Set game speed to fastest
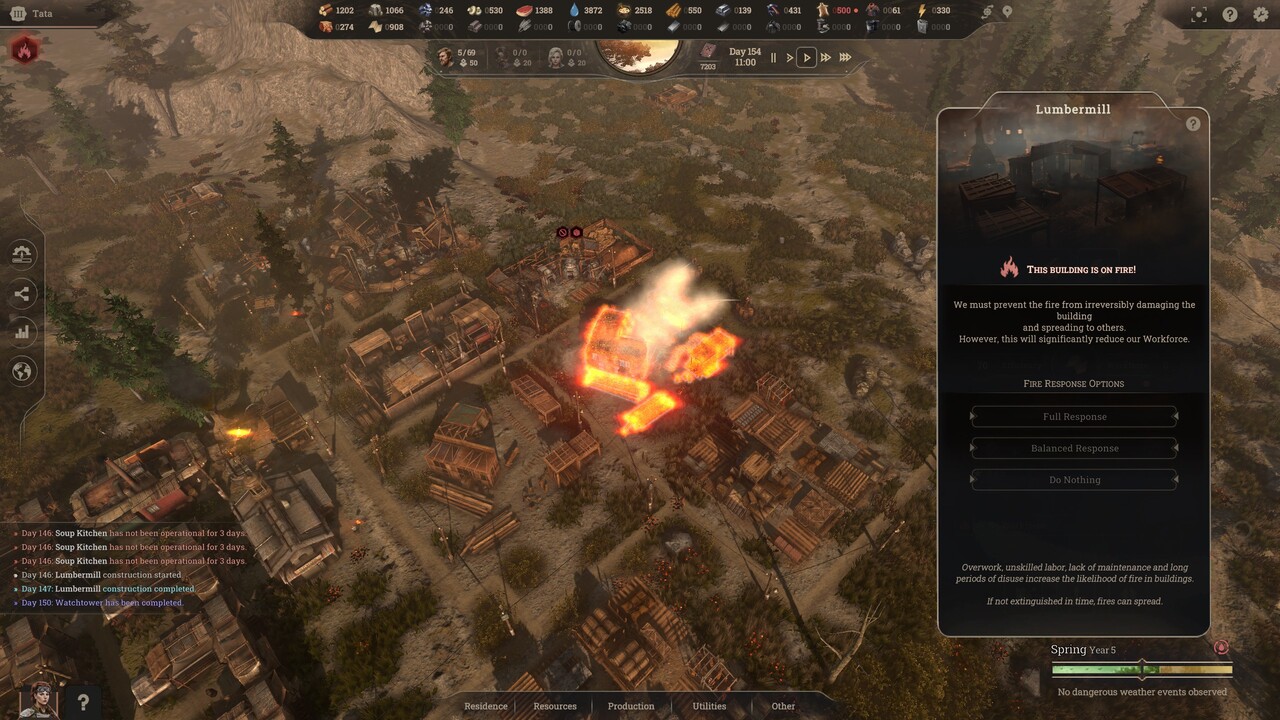Screen dimensions: 1280x720 [x=845, y=58]
